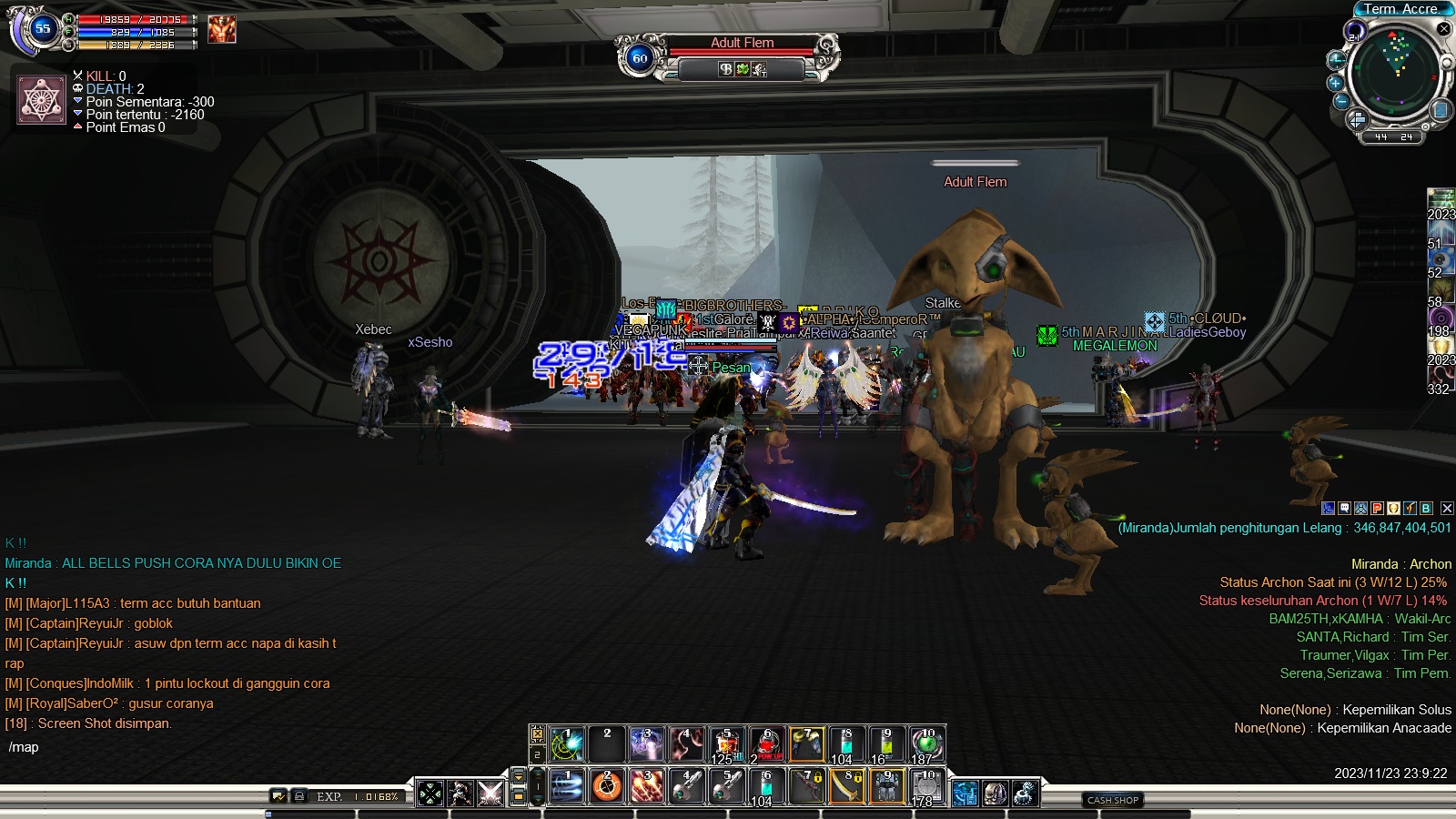
Task: Open the gear icon menu beside Cash Shop
Action: pyautogui.click(x=1026, y=794)
